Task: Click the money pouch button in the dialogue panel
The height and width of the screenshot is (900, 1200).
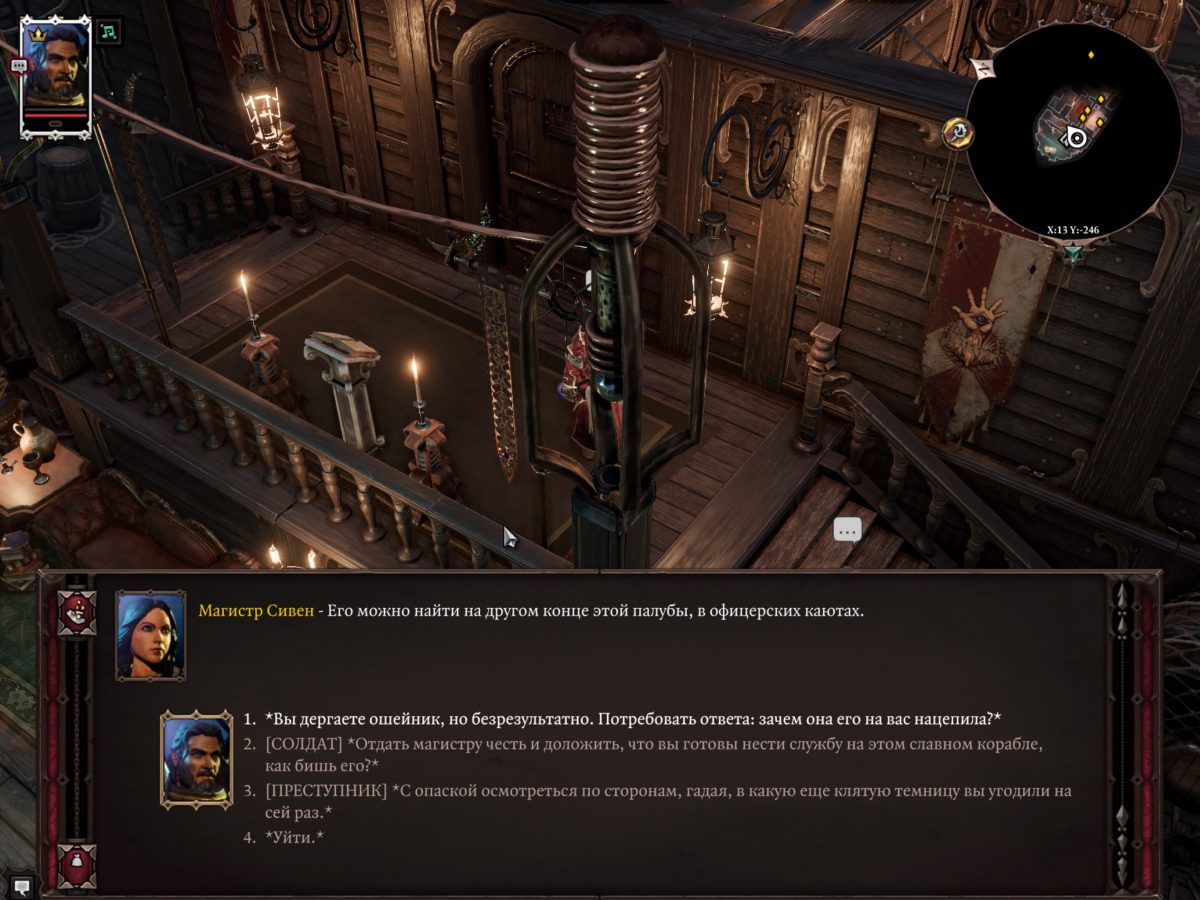Action: click(76, 864)
